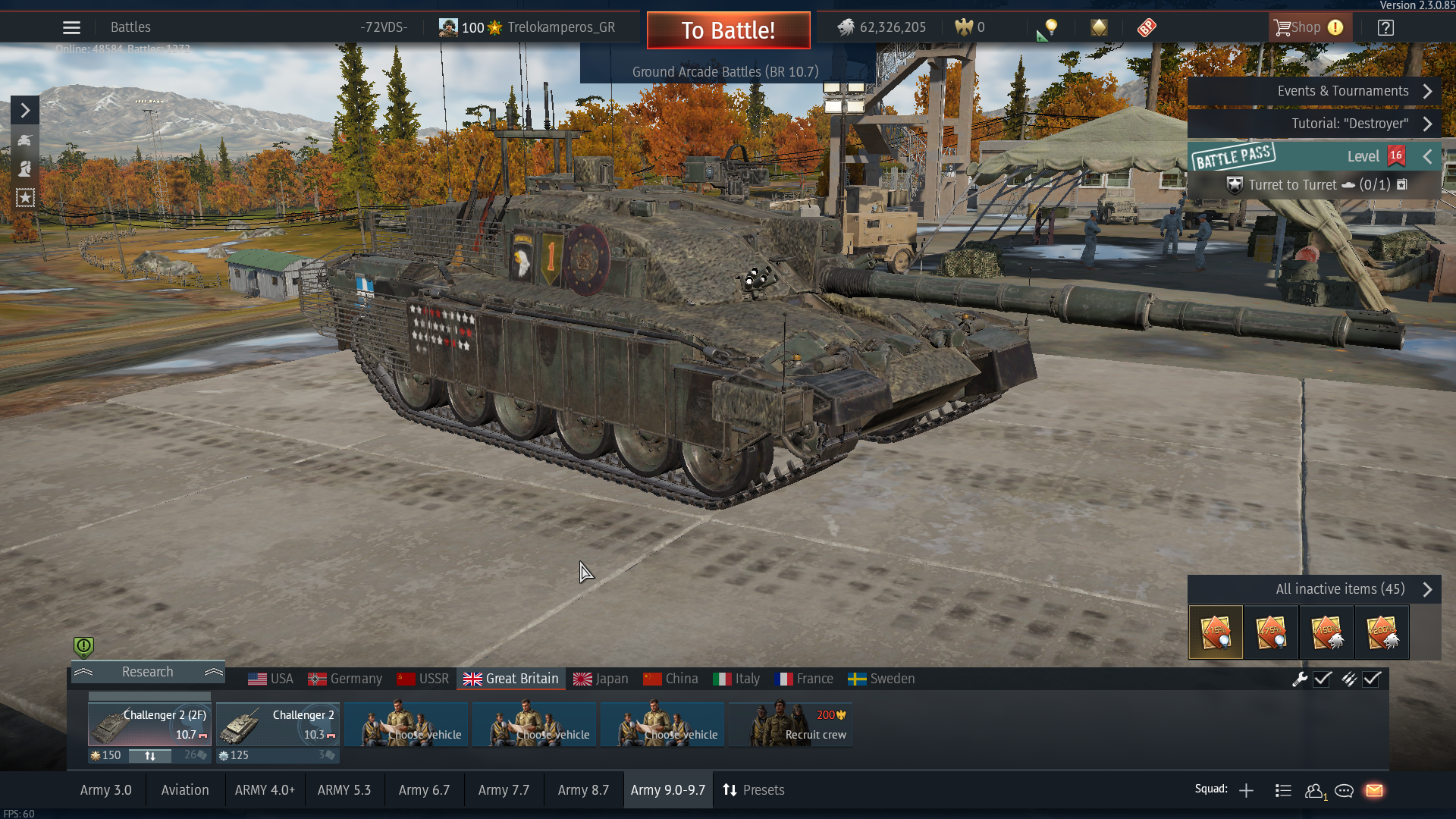
Task: Open the Research panel
Action: [x=148, y=672]
